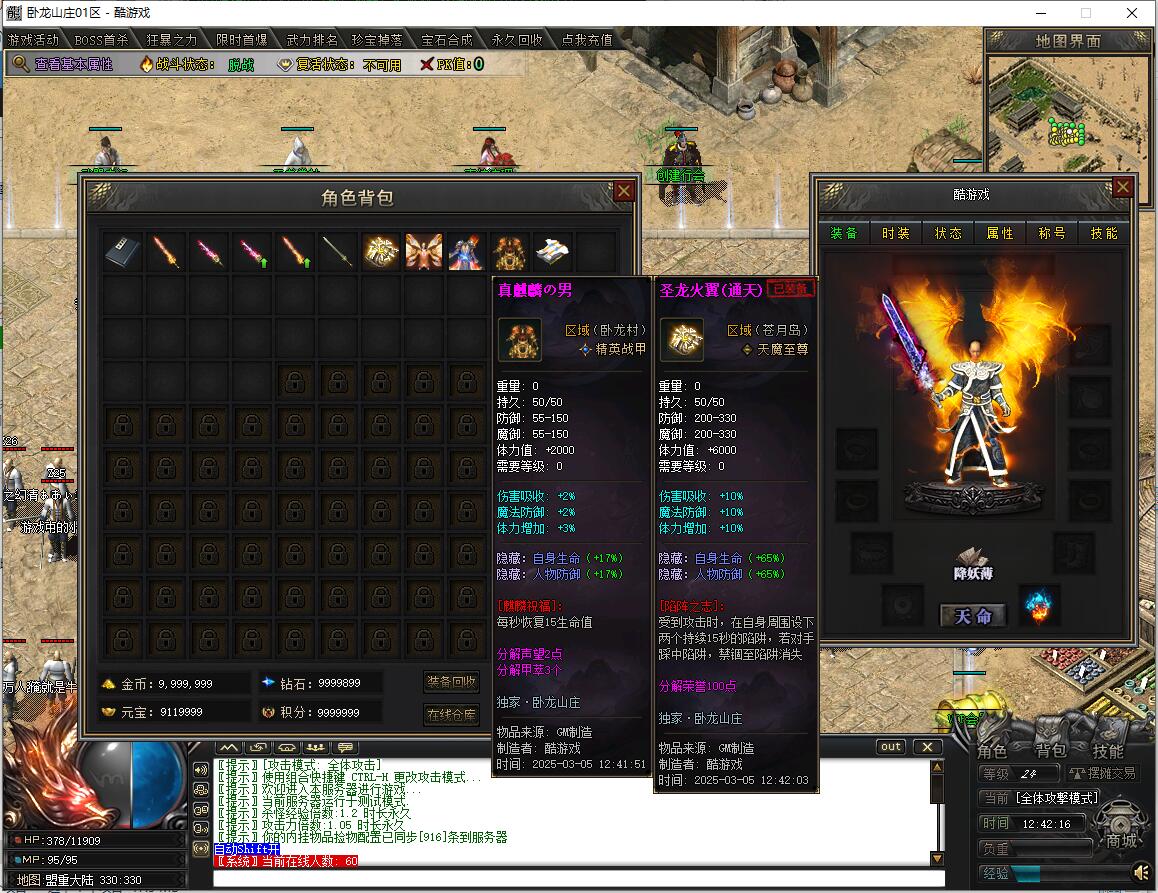This screenshot has height=893, width=1158.
Task: Open the 商城 shop
Action: [x=1121, y=840]
